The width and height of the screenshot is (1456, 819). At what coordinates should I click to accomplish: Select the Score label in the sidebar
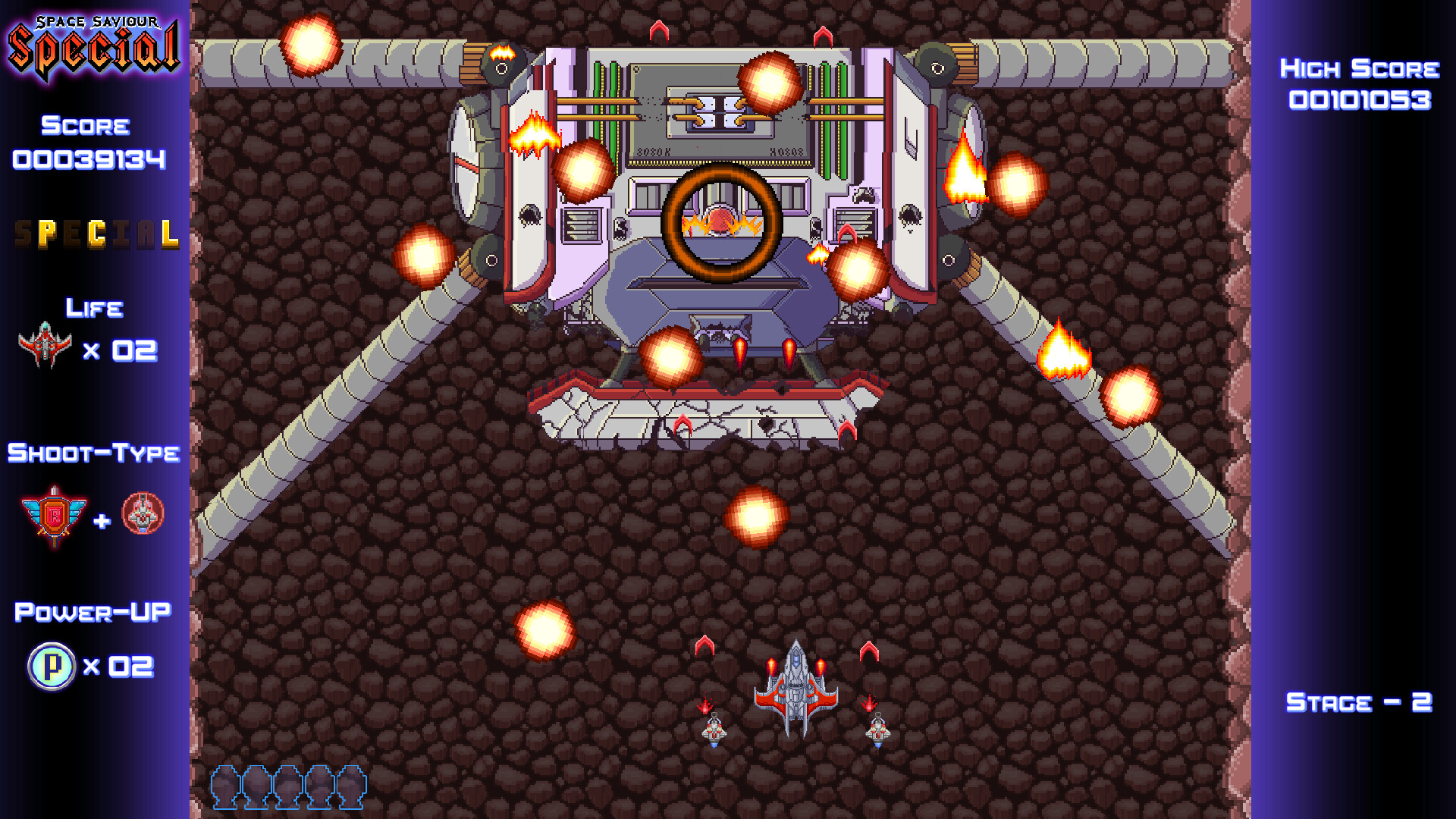(83, 126)
